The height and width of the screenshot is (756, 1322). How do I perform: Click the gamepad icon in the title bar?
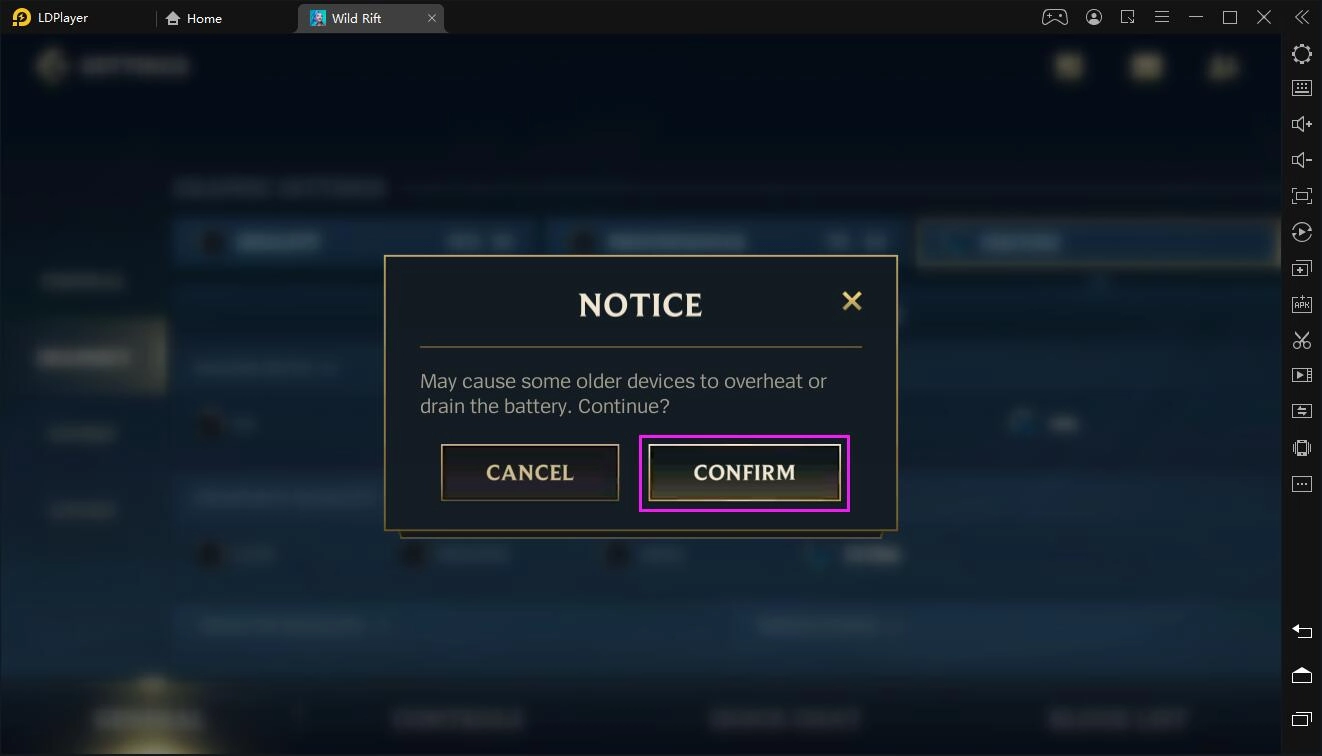click(1054, 16)
